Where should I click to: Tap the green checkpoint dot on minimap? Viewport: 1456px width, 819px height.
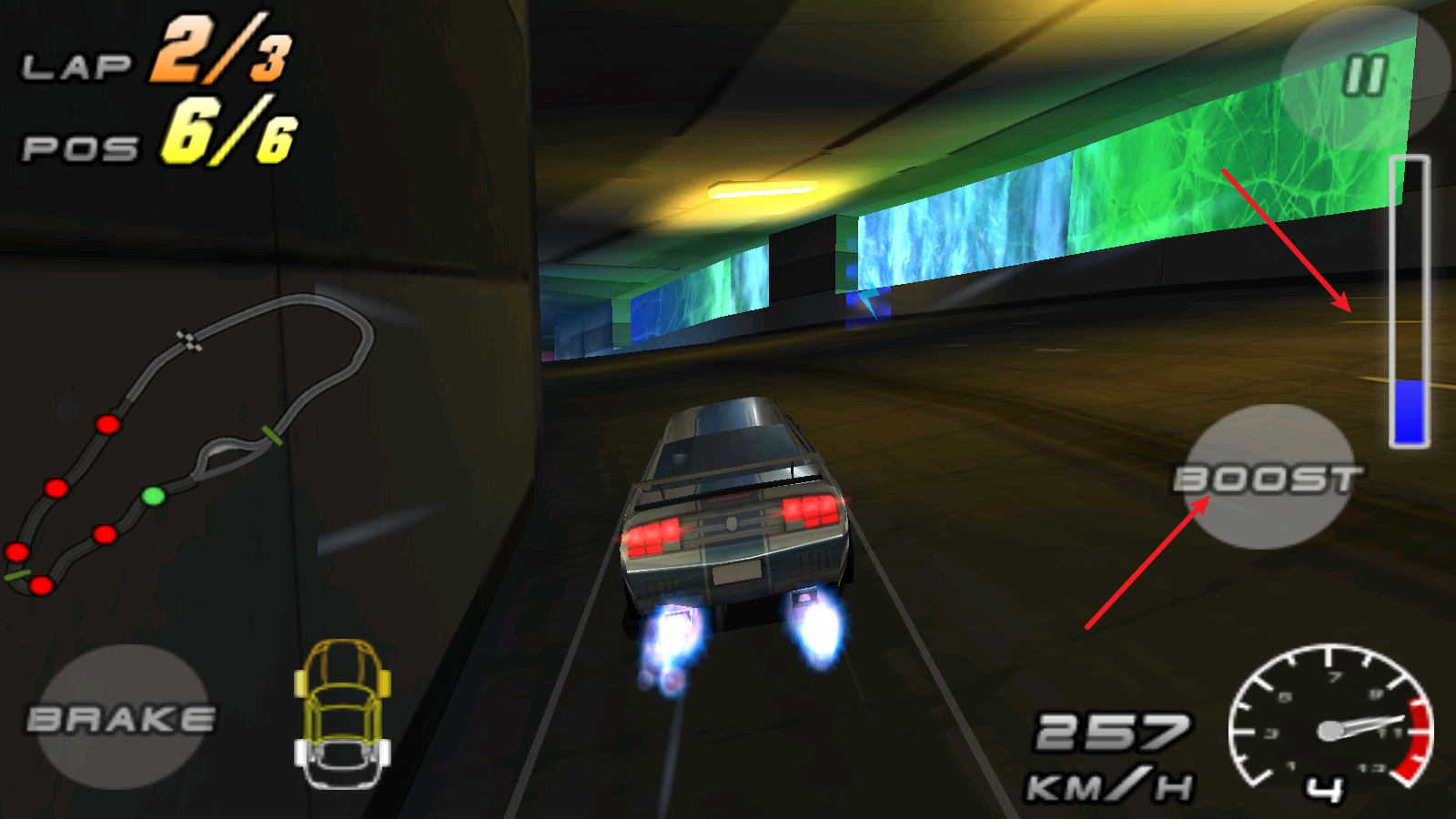click(153, 496)
